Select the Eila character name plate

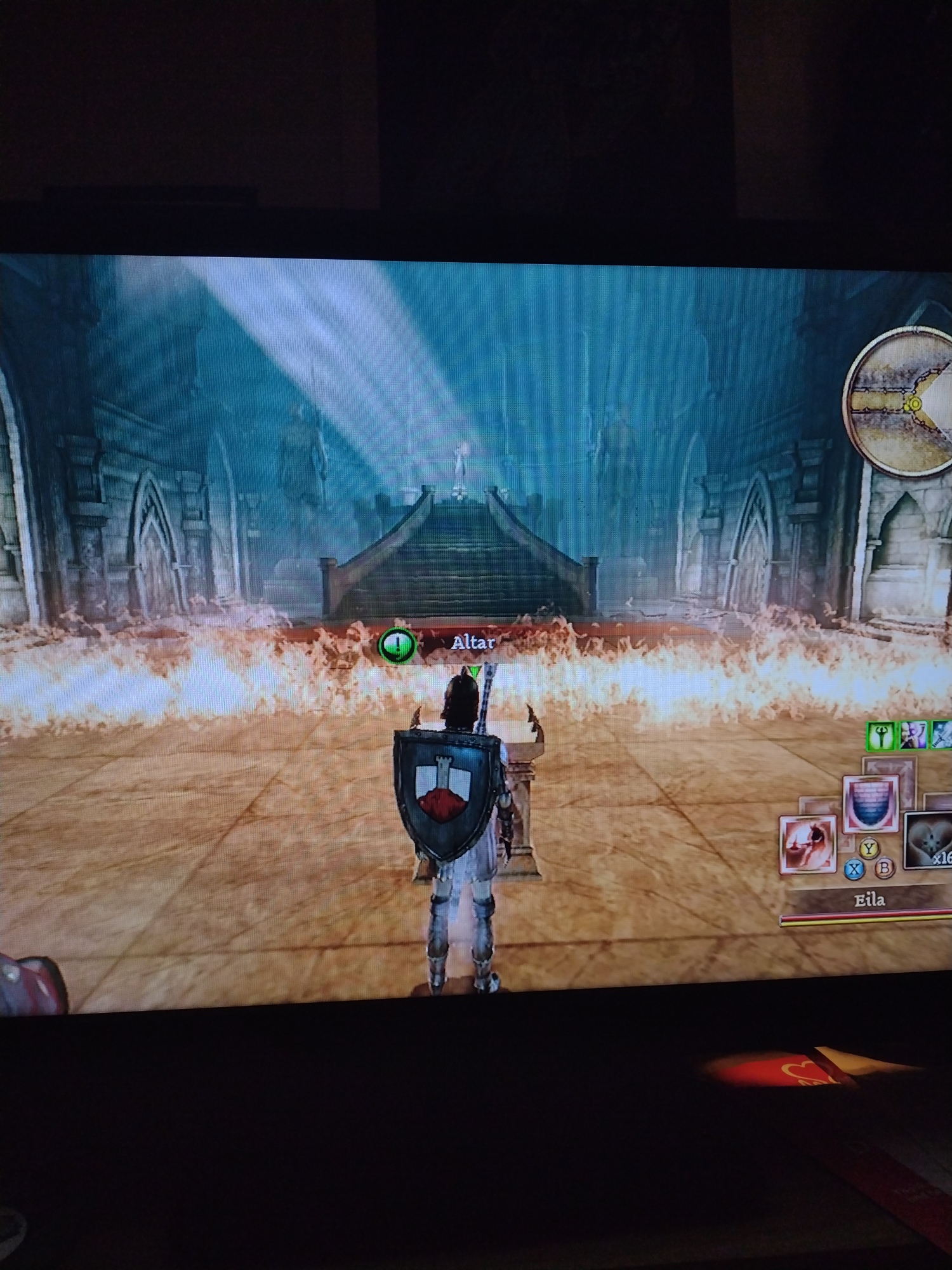tap(869, 900)
